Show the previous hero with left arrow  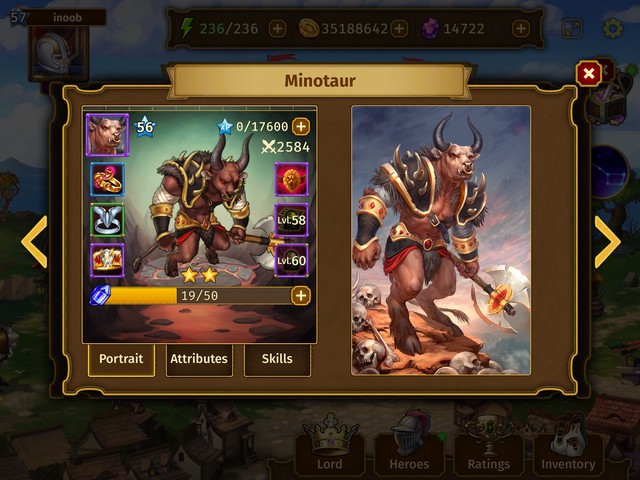point(35,241)
